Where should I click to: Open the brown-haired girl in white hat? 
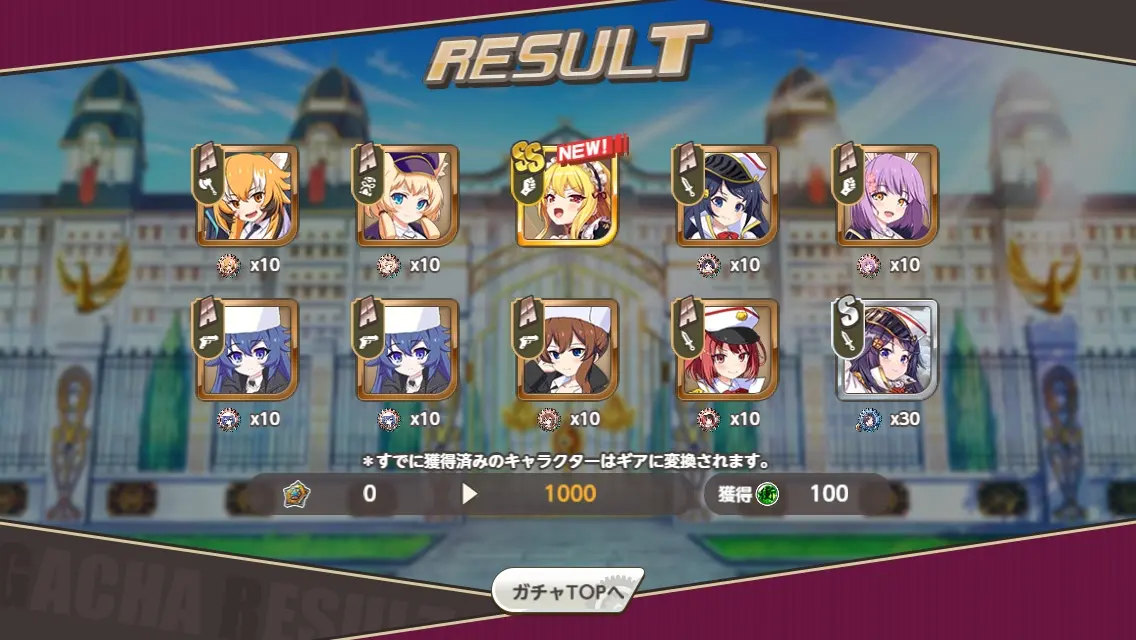pyautogui.click(x=567, y=351)
